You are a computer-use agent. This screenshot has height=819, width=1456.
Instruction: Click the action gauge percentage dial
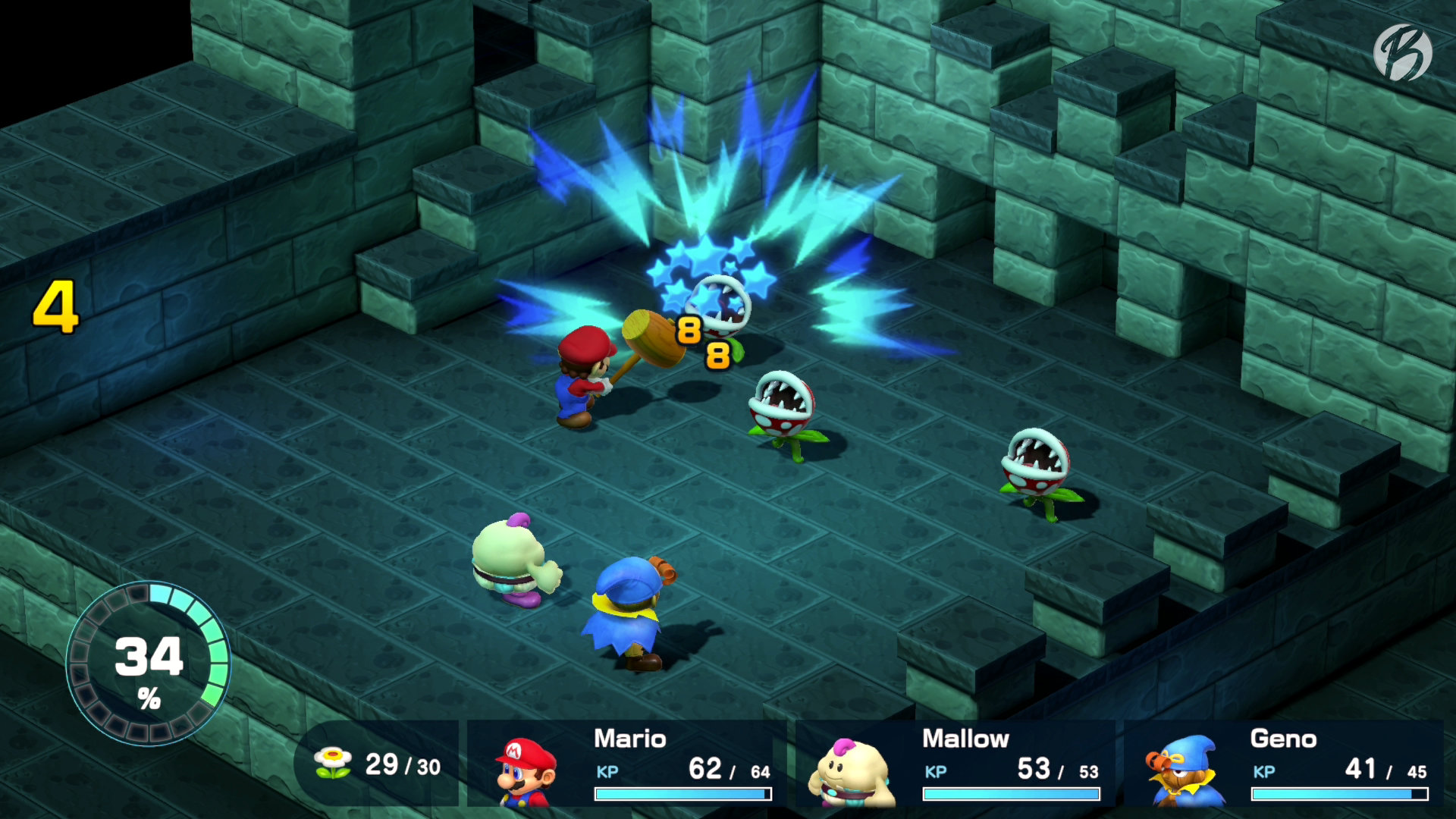tap(148, 664)
